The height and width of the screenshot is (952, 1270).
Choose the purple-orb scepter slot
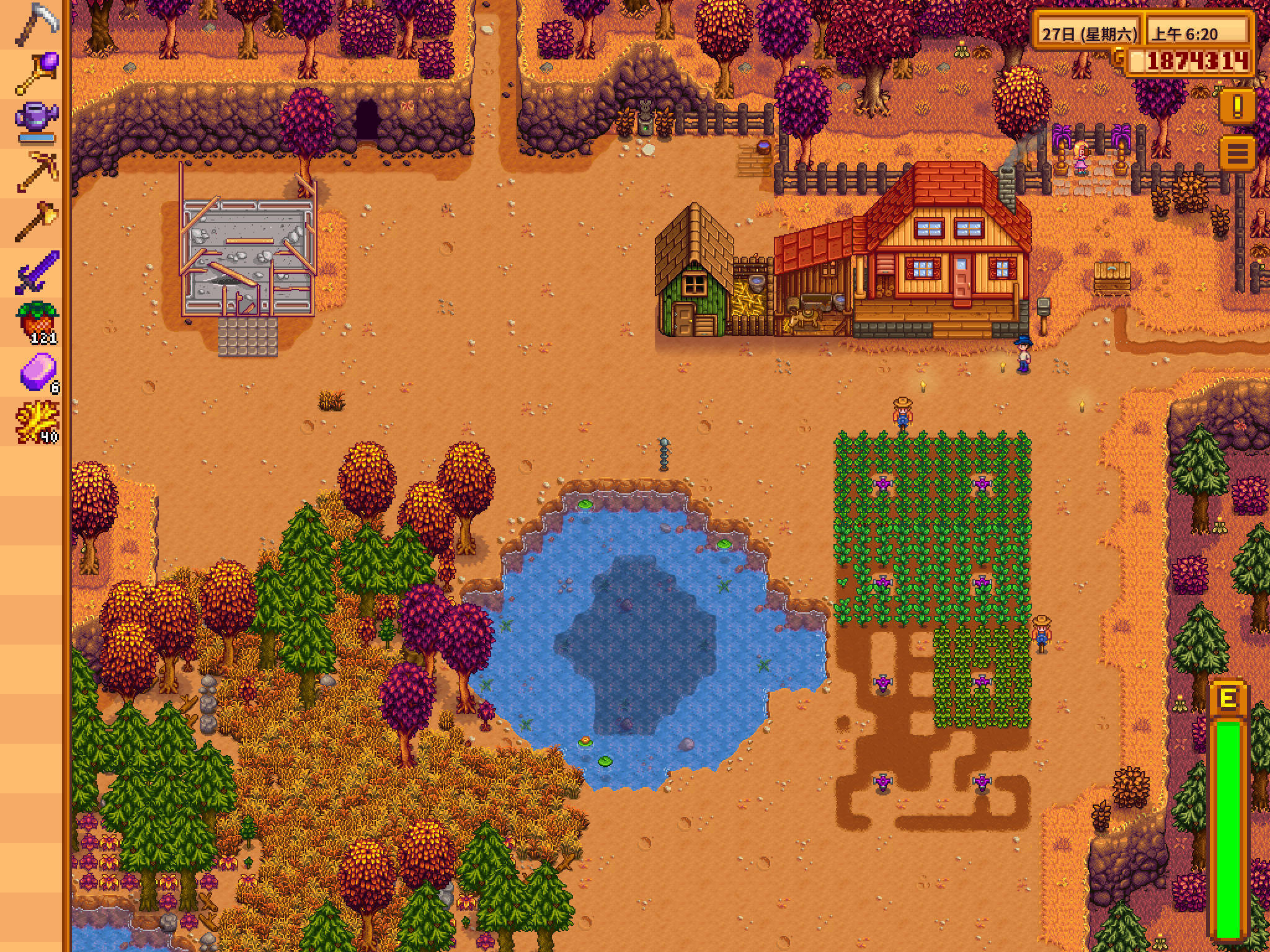36,73
